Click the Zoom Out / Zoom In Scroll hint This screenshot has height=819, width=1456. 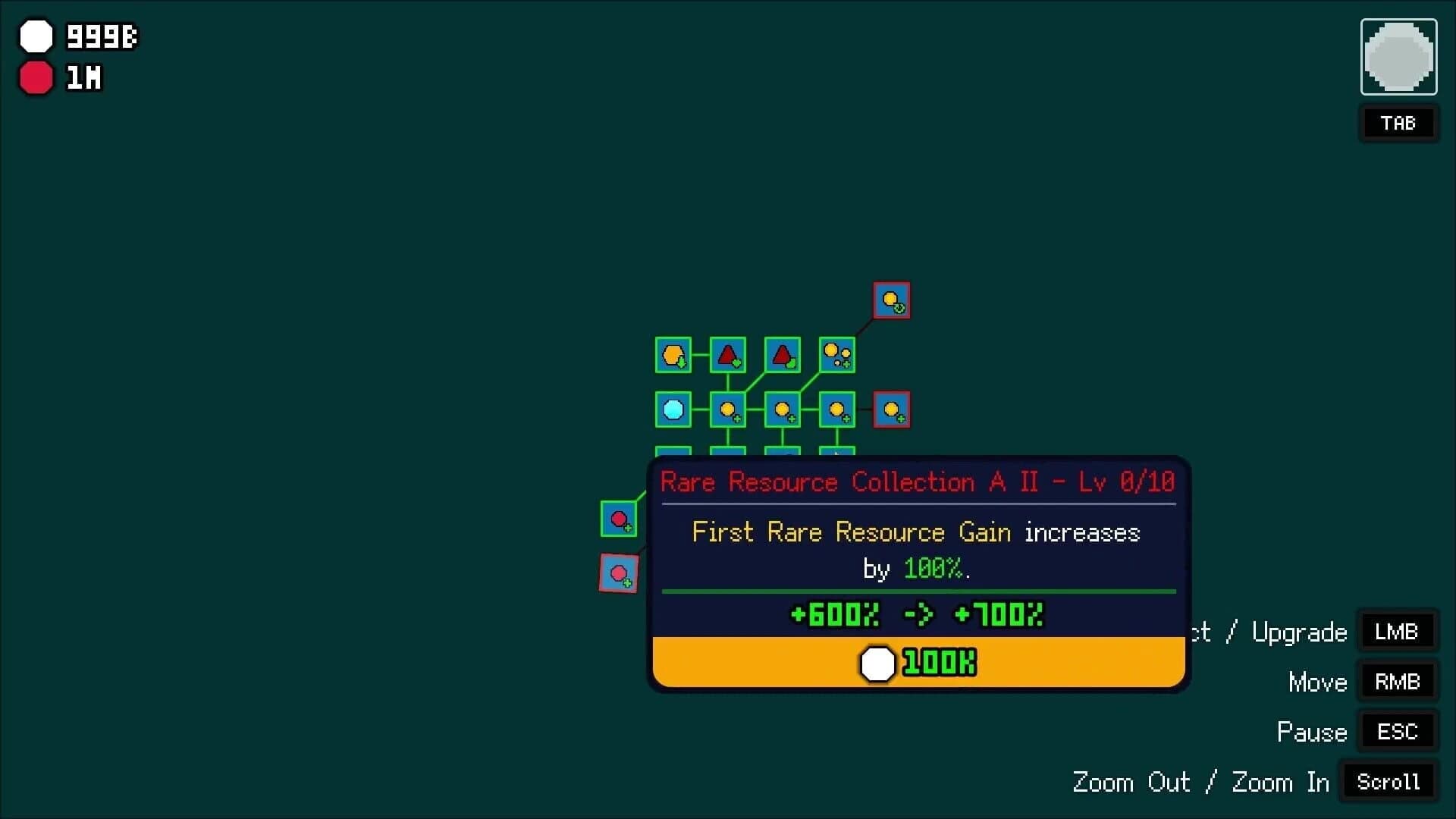pos(1388,782)
